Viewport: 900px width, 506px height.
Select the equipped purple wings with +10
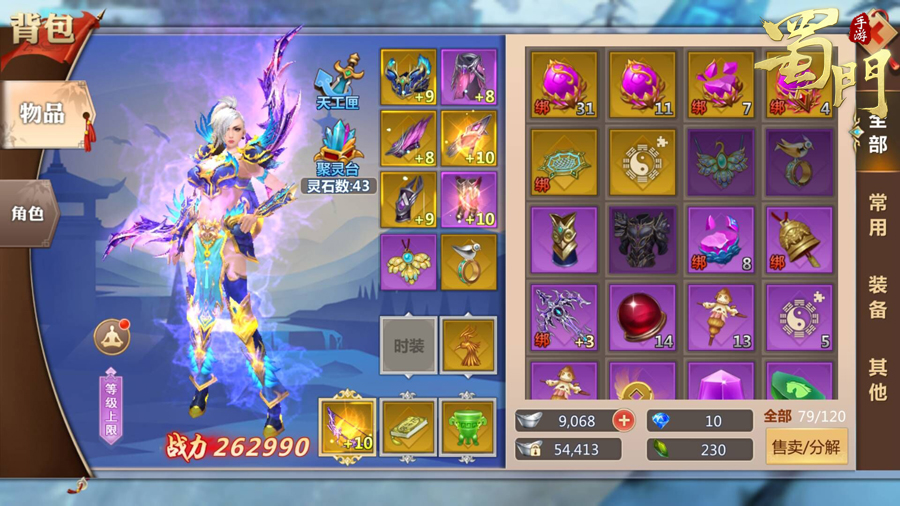click(x=348, y=427)
